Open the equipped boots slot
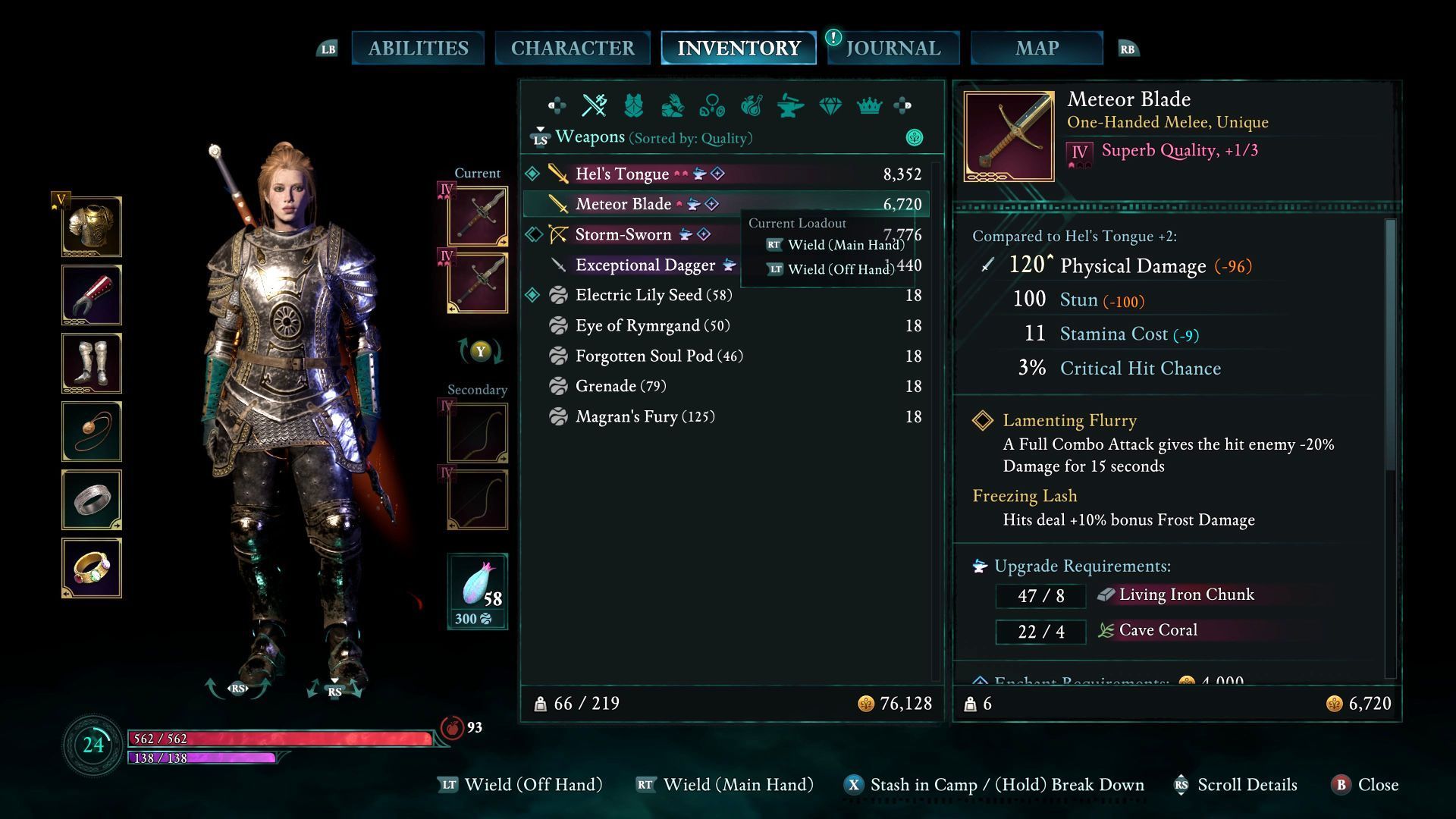Image resolution: width=1456 pixels, height=819 pixels. (x=92, y=363)
